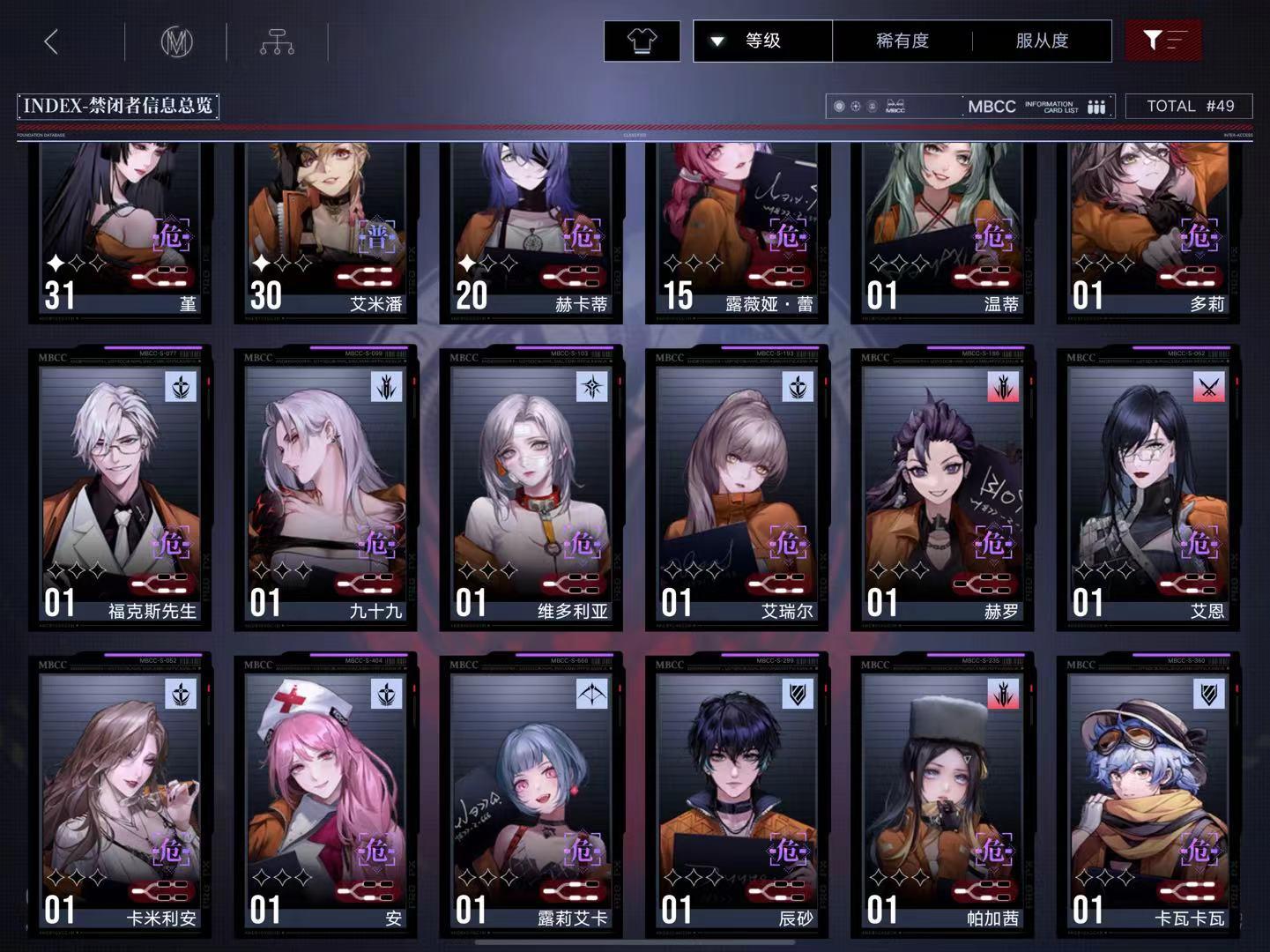Screen dimensions: 1270x952
Task: Switch sorting to the 服从度 tab
Action: tap(1041, 40)
